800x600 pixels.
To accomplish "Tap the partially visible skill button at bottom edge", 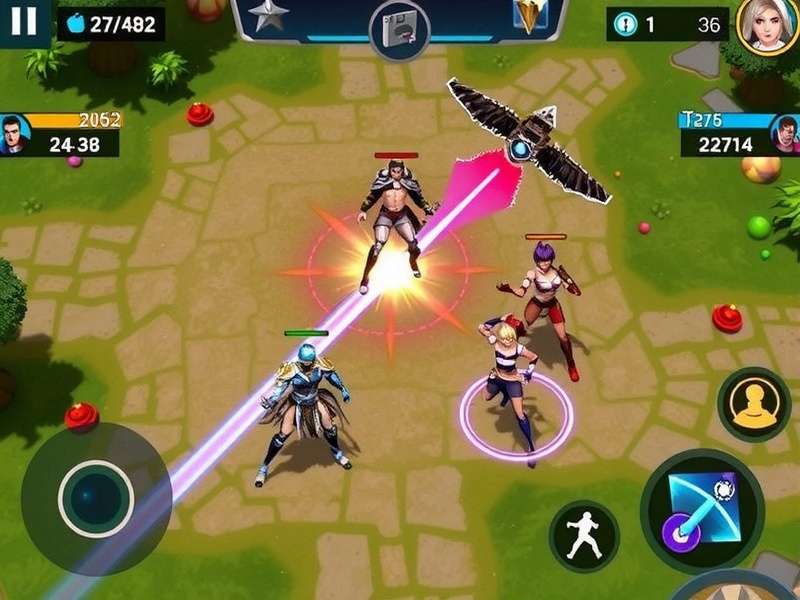I will (735, 588).
